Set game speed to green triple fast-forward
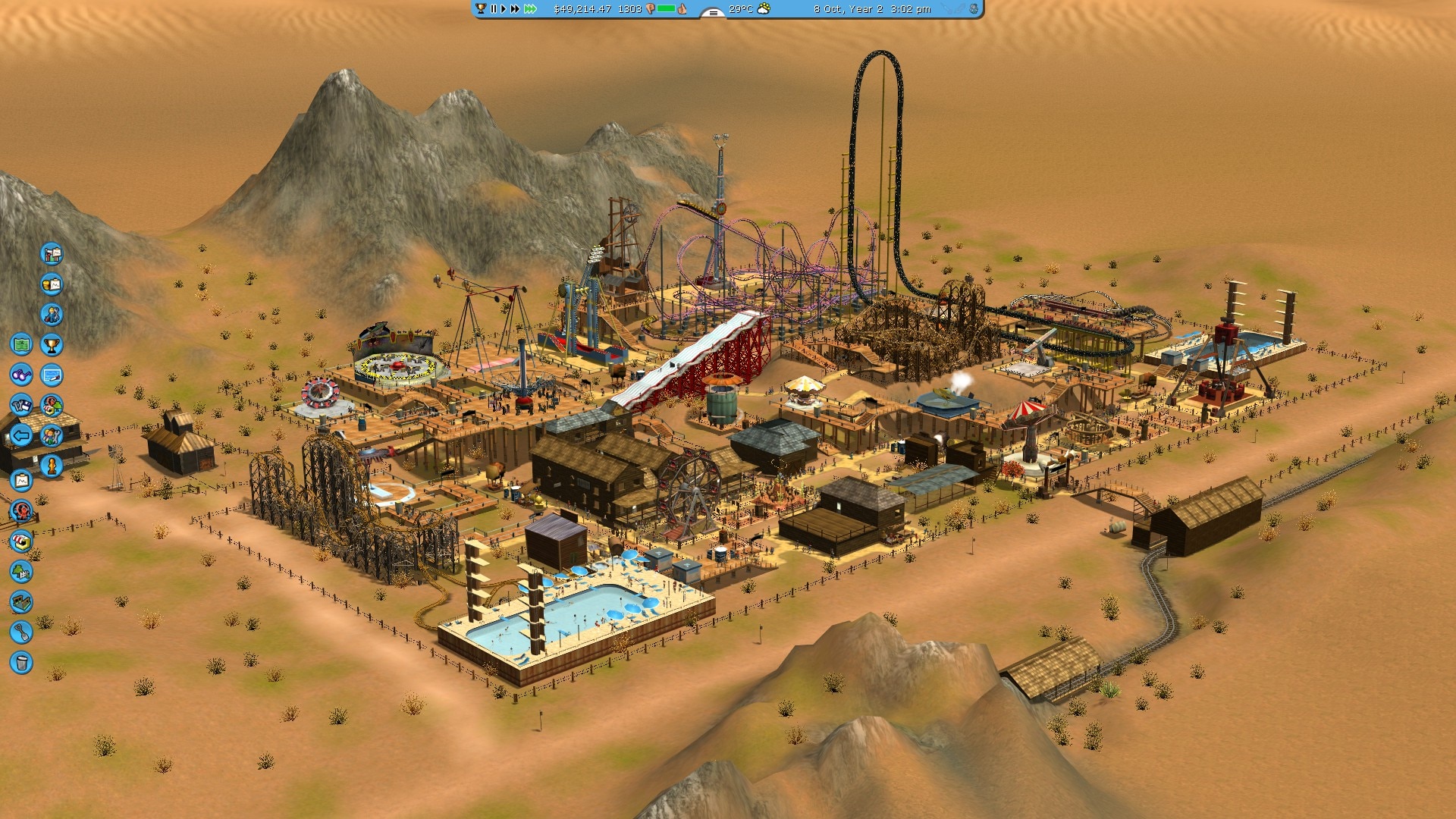Image resolution: width=1456 pixels, height=819 pixels. click(x=530, y=9)
